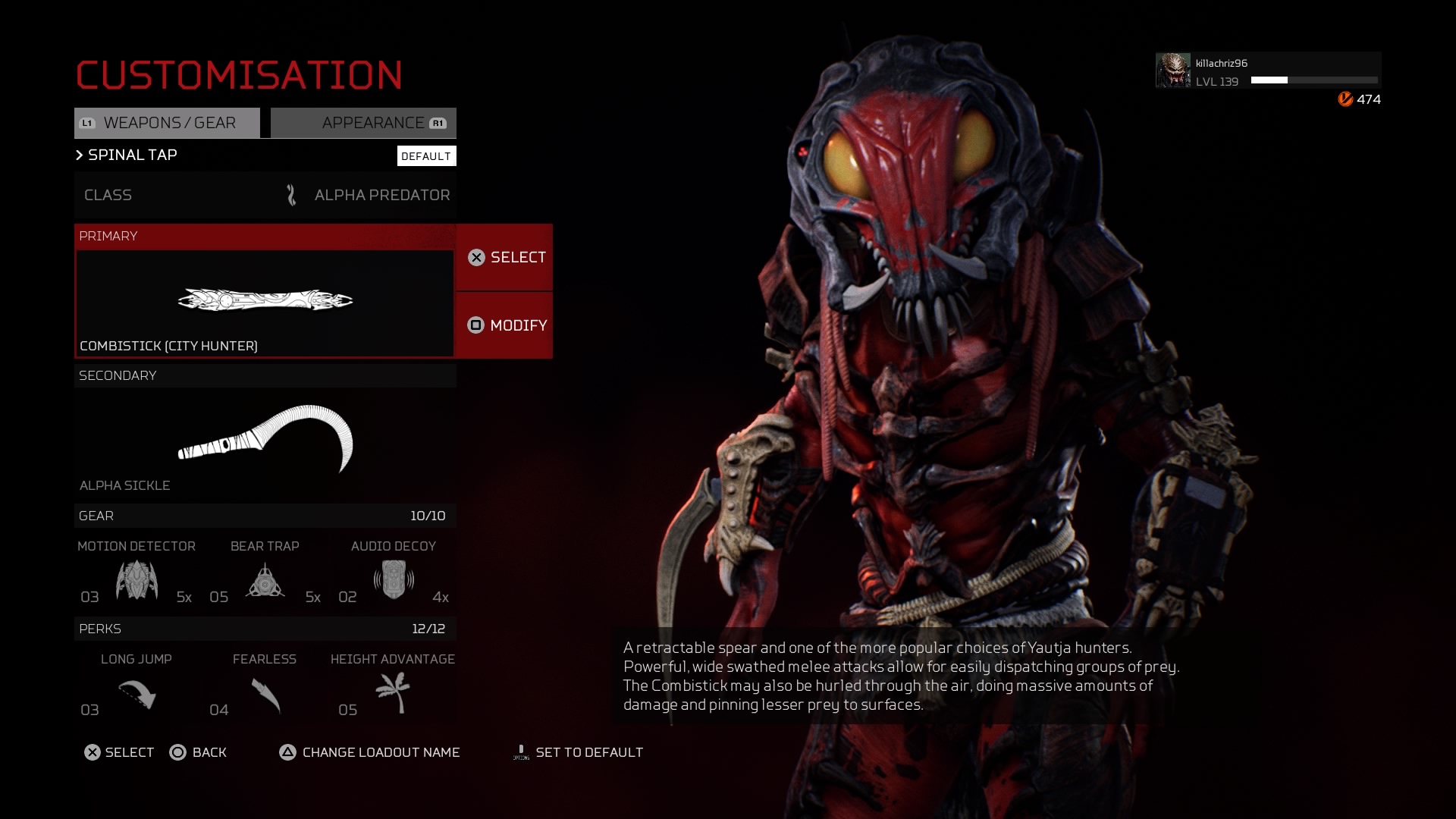Open the Appearance tab

point(364,123)
